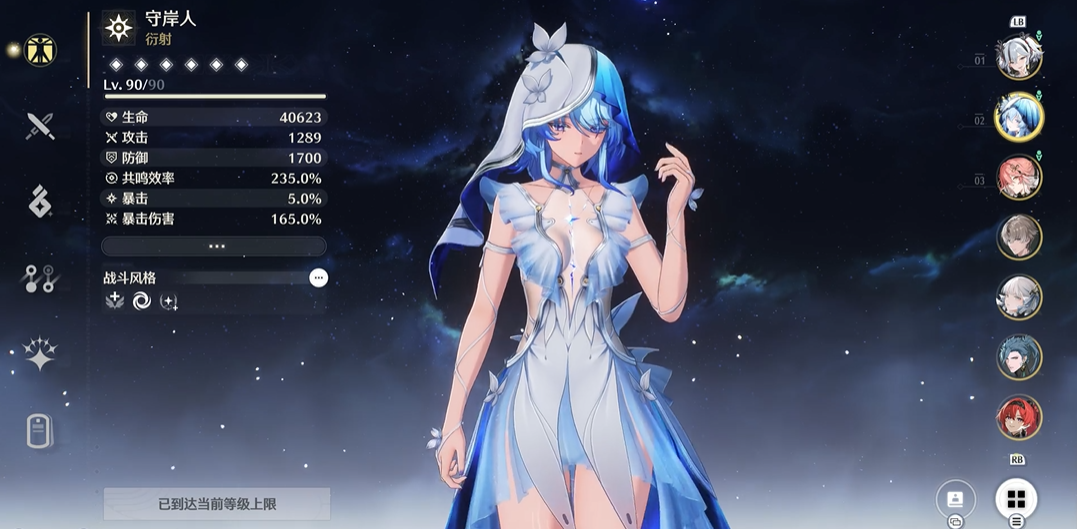Select the silver-haired character in team slot 01
The height and width of the screenshot is (529, 1077).
1019,58
